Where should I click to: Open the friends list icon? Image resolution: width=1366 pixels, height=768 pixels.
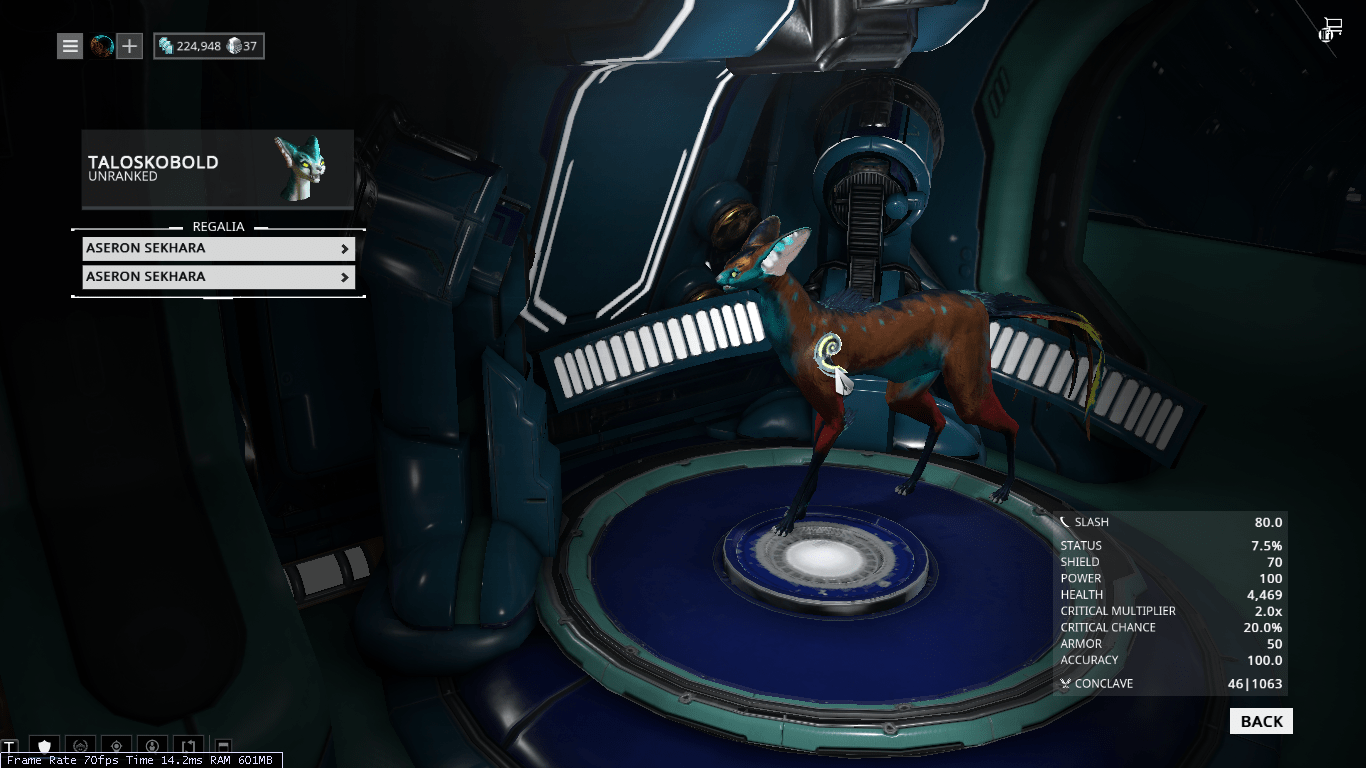152,745
